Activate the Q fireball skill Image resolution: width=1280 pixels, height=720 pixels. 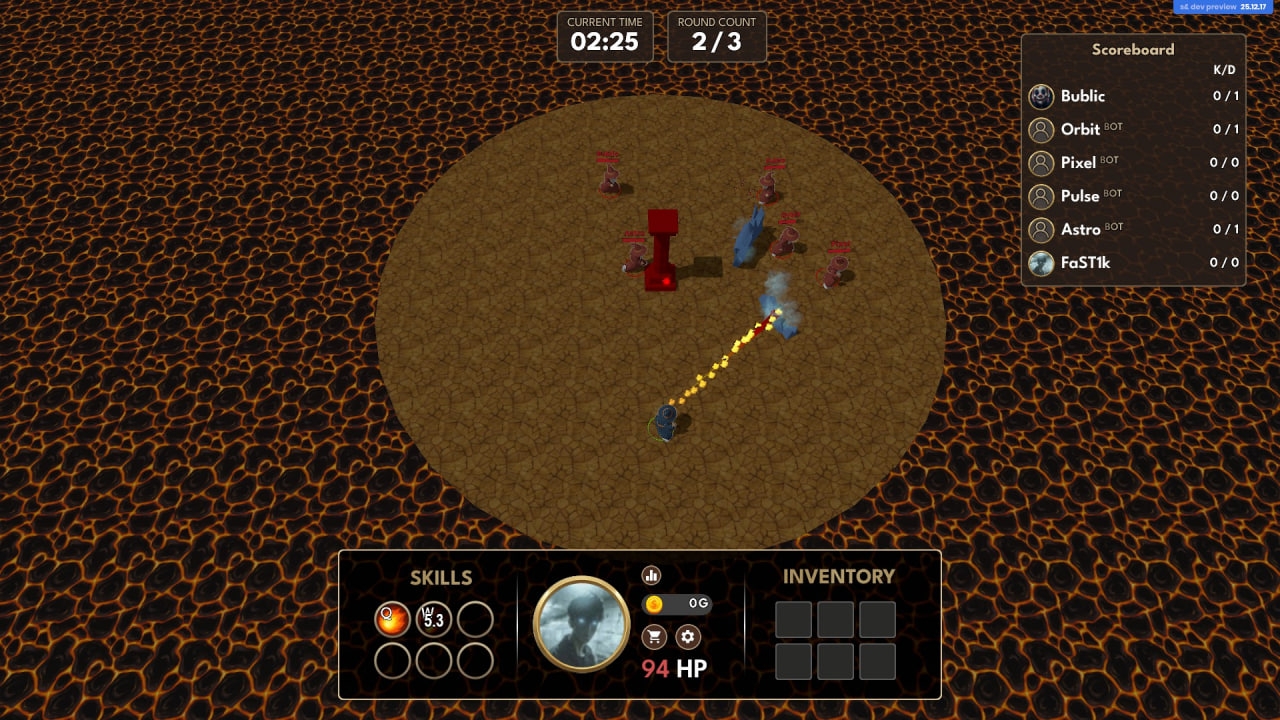pos(392,619)
